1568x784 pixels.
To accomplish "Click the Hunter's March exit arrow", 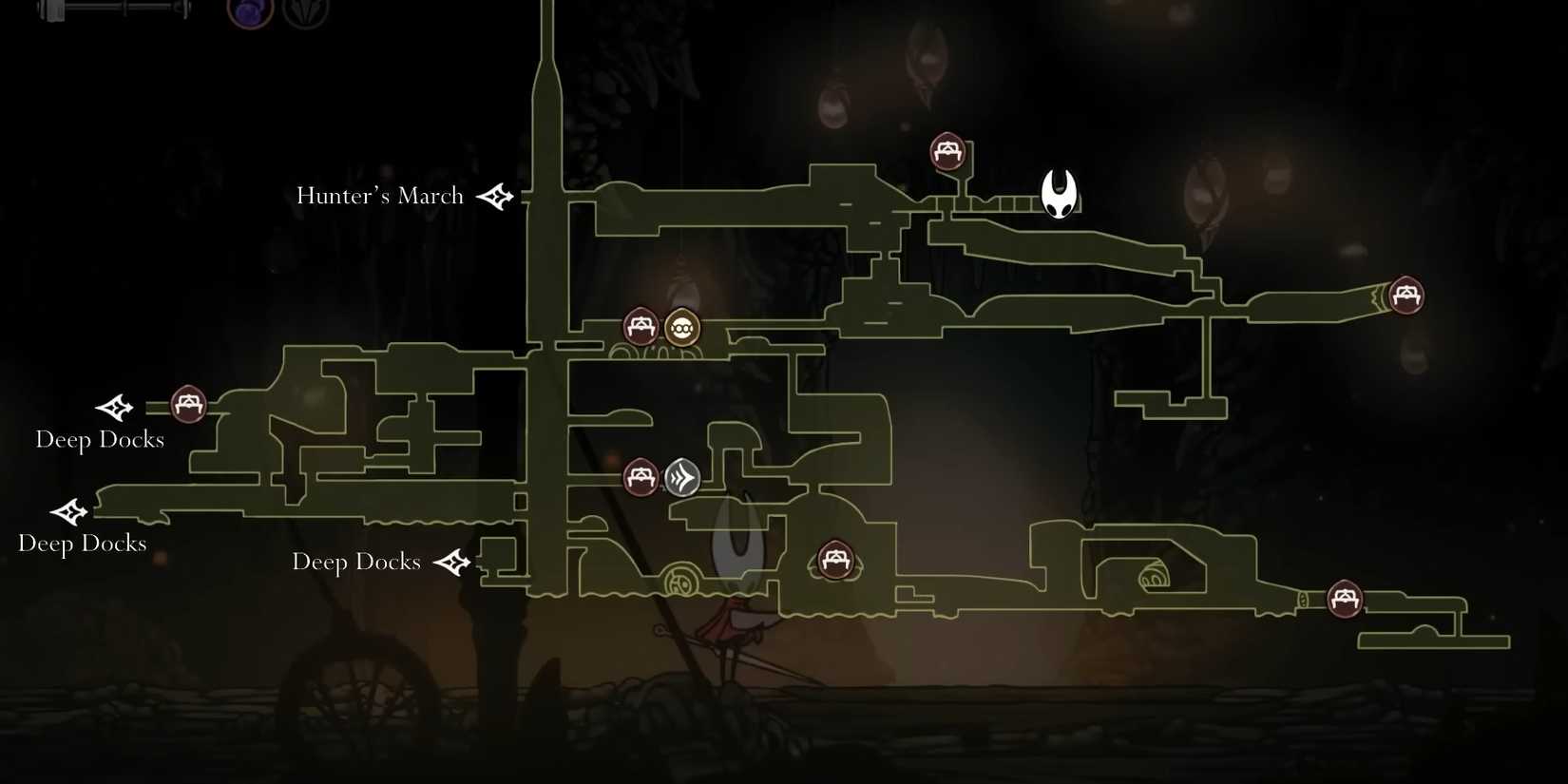I will 495,197.
